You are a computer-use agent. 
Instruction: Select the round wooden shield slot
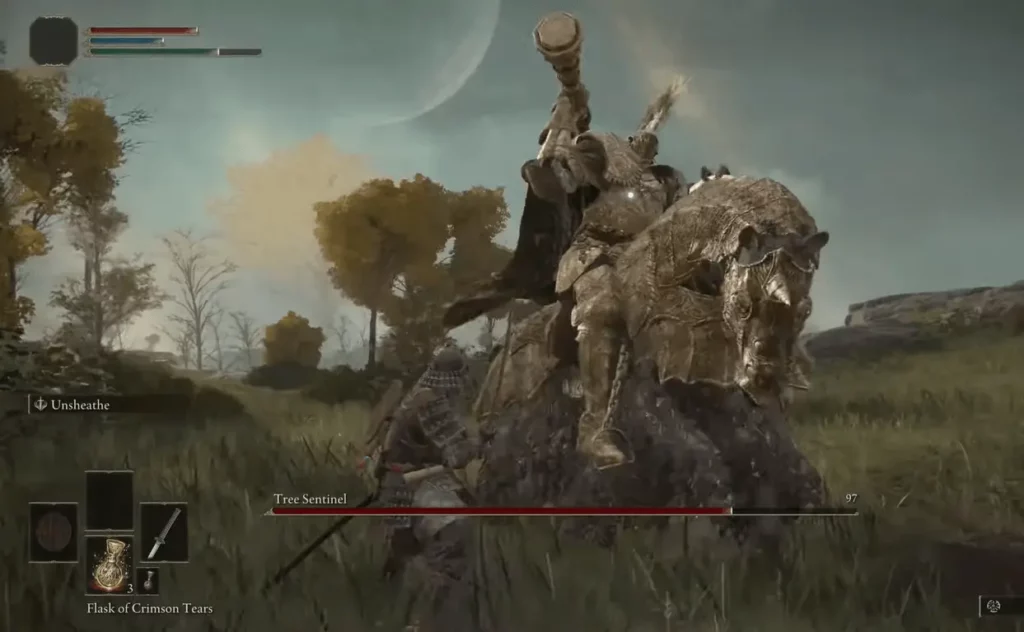pyautogui.click(x=53, y=532)
